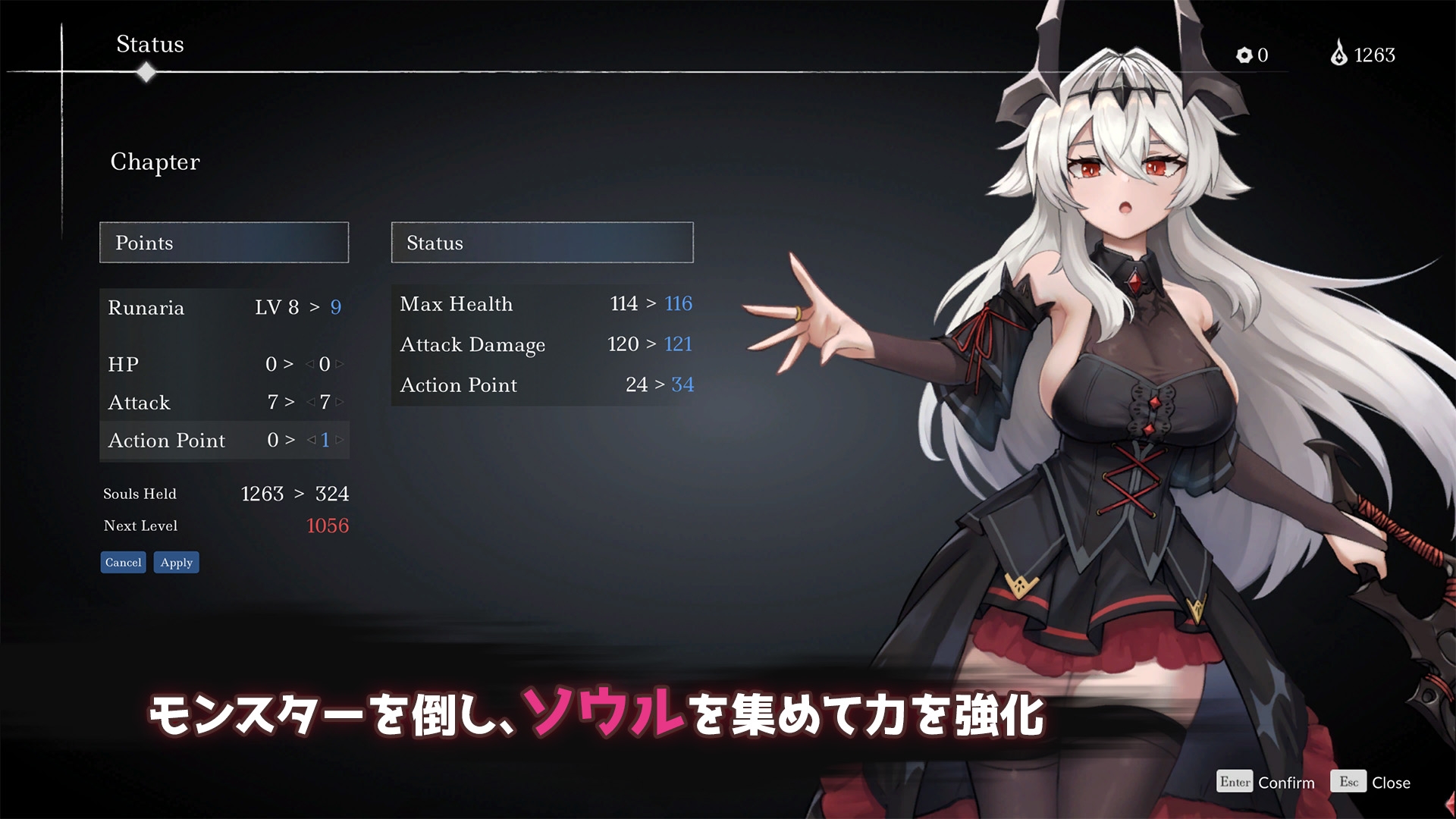Increase HP points with the right arrow

(340, 365)
